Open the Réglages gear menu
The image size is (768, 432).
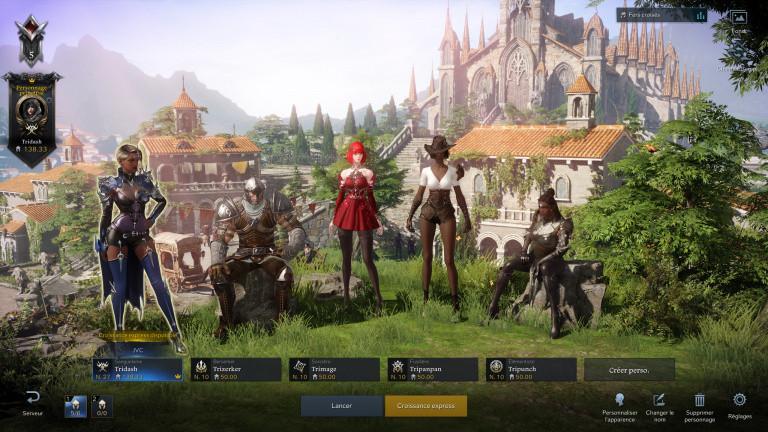click(x=740, y=401)
